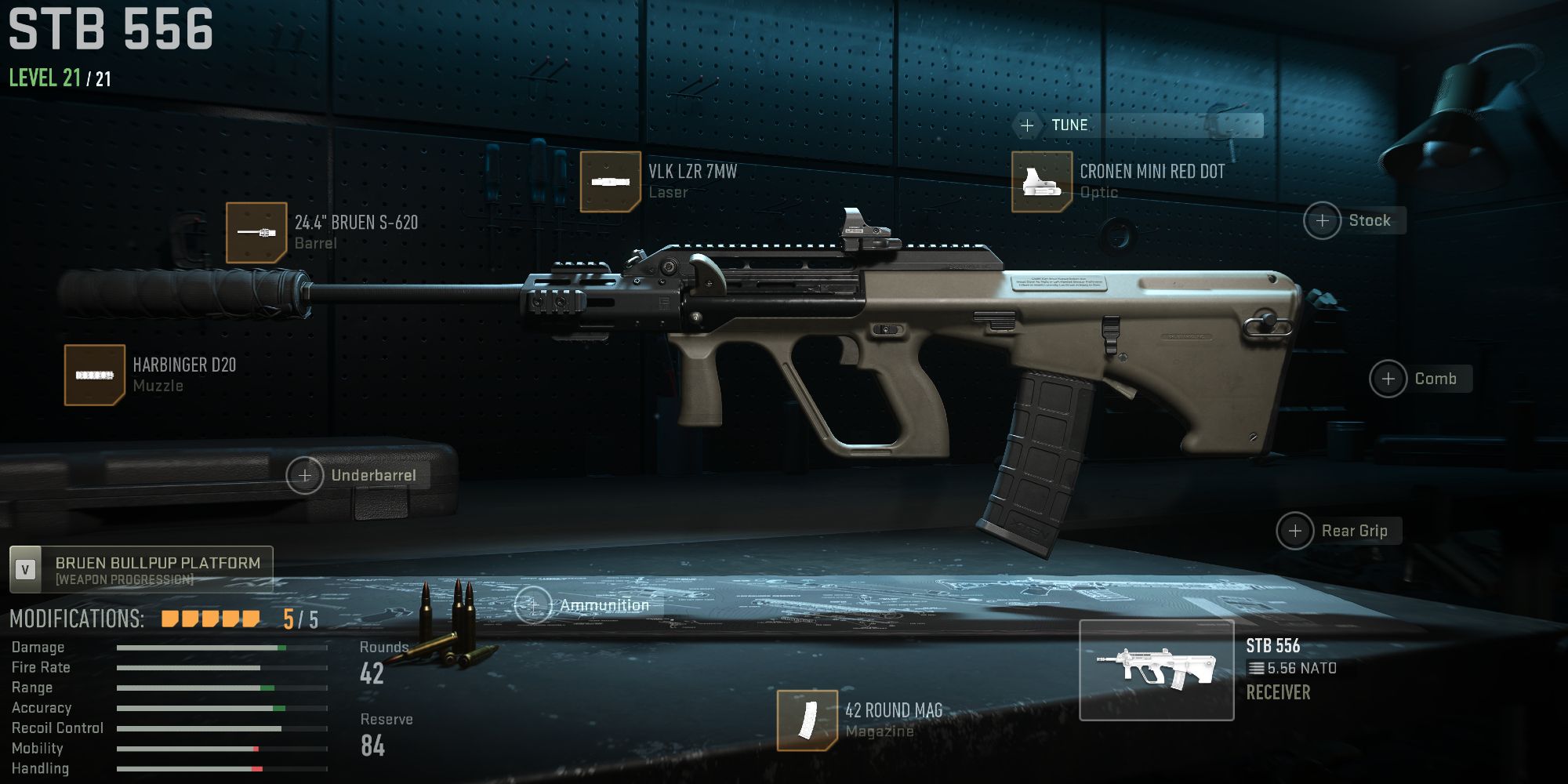This screenshot has height=784, width=1568.
Task: Open the Comb attachment slot
Action: pos(1390,379)
